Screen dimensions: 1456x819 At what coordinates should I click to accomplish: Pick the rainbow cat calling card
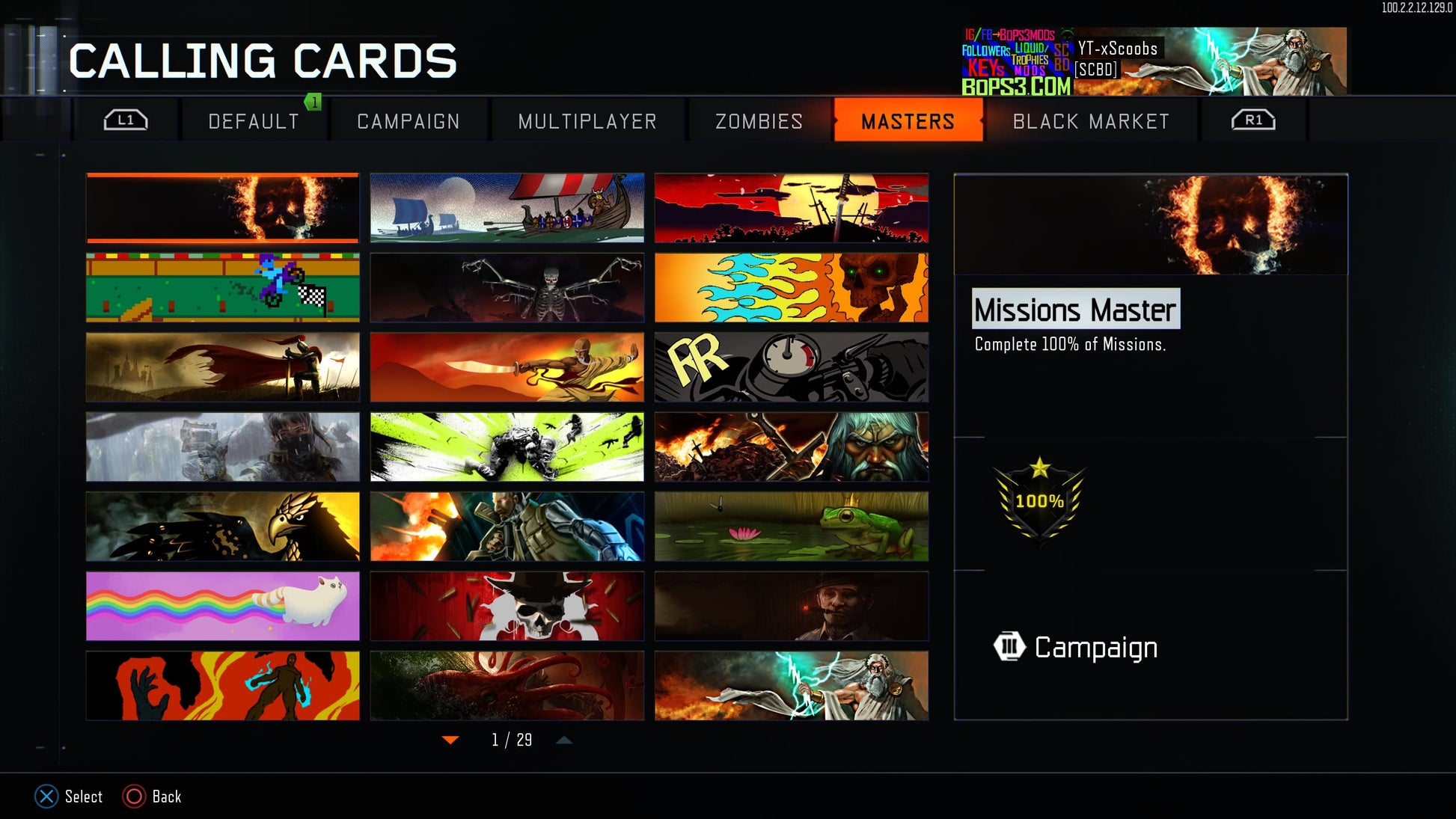point(223,607)
